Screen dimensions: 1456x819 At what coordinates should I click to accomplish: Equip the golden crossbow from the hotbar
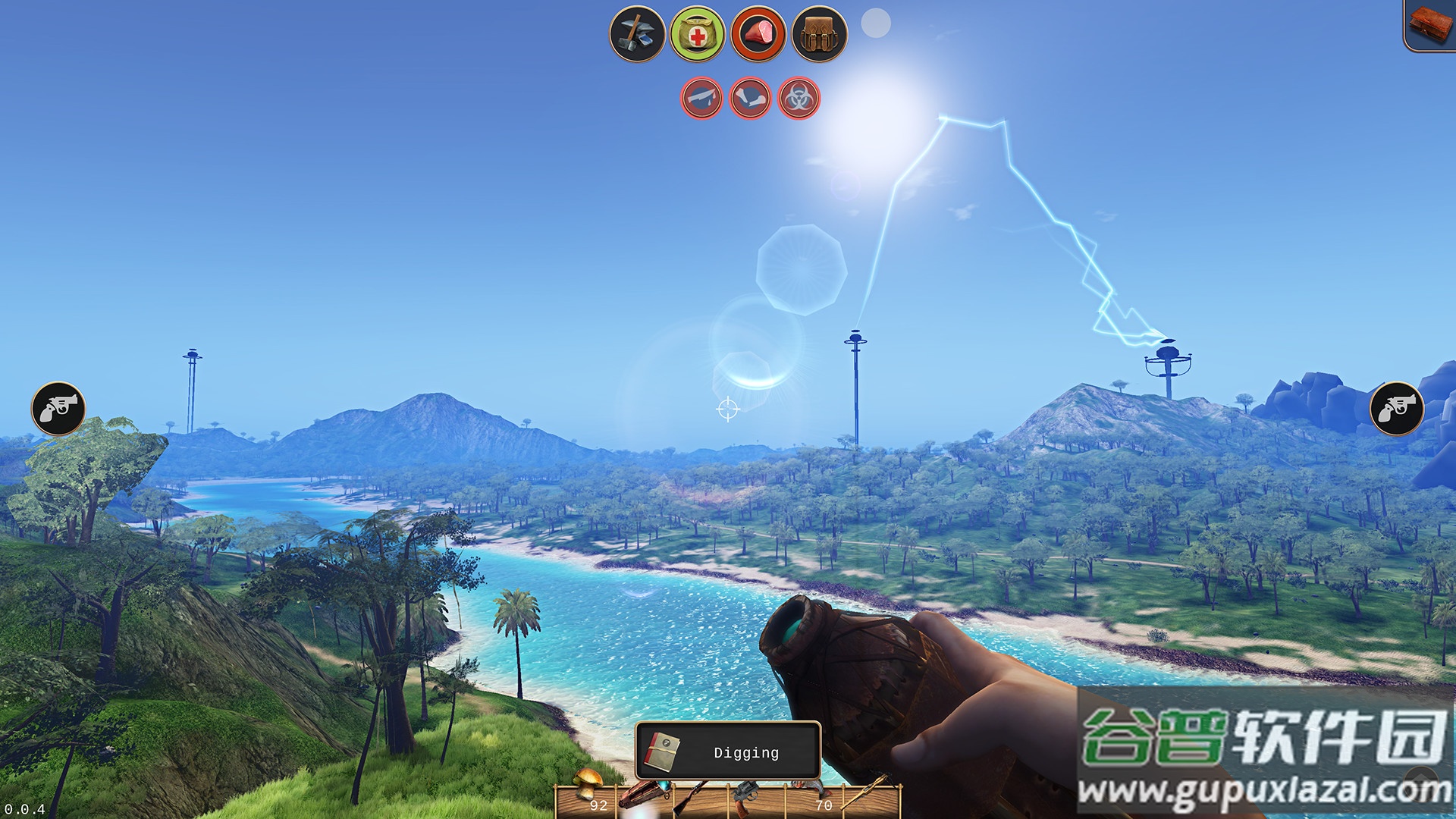[x=871, y=795]
